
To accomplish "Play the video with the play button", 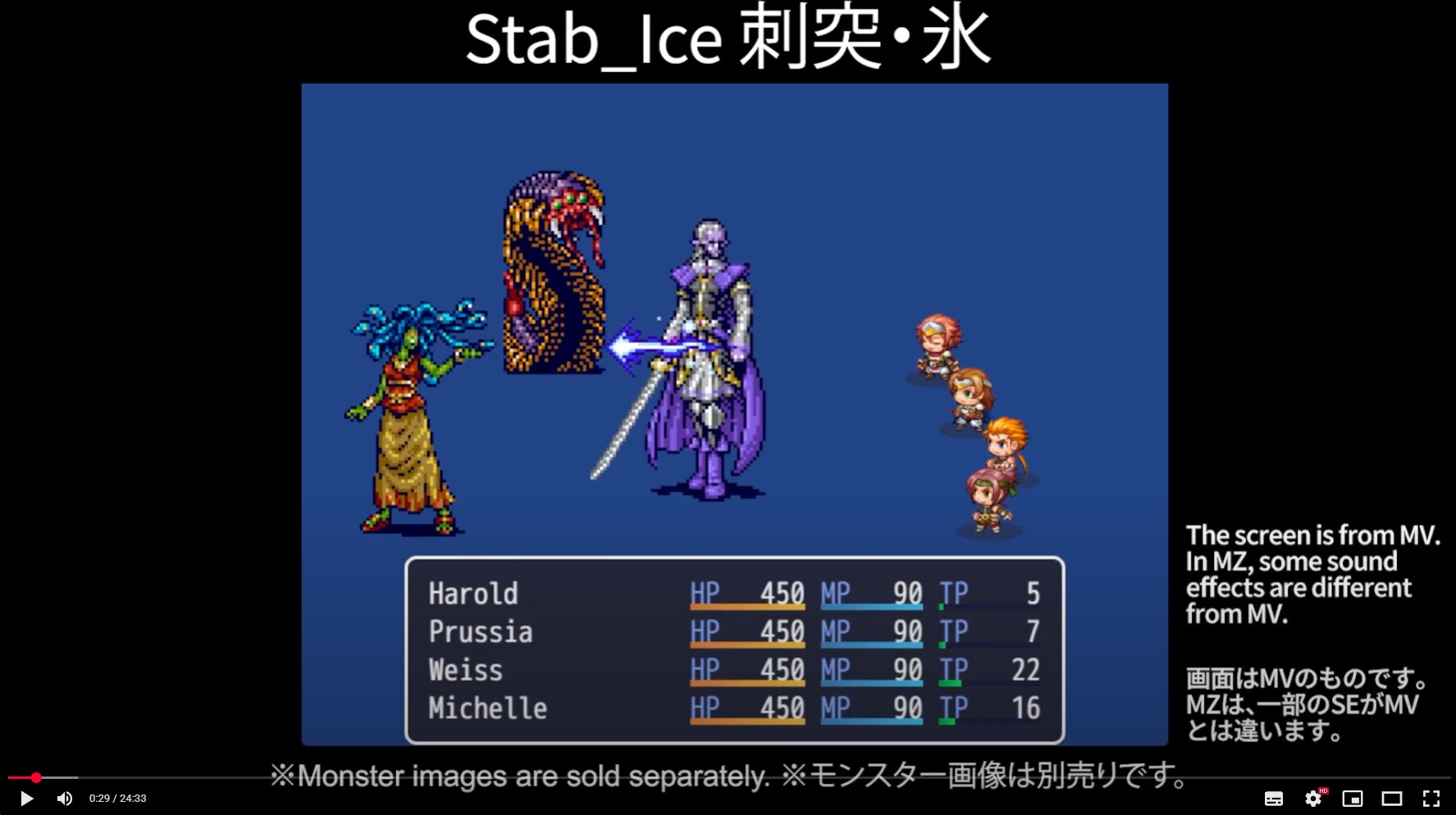I will [26, 799].
